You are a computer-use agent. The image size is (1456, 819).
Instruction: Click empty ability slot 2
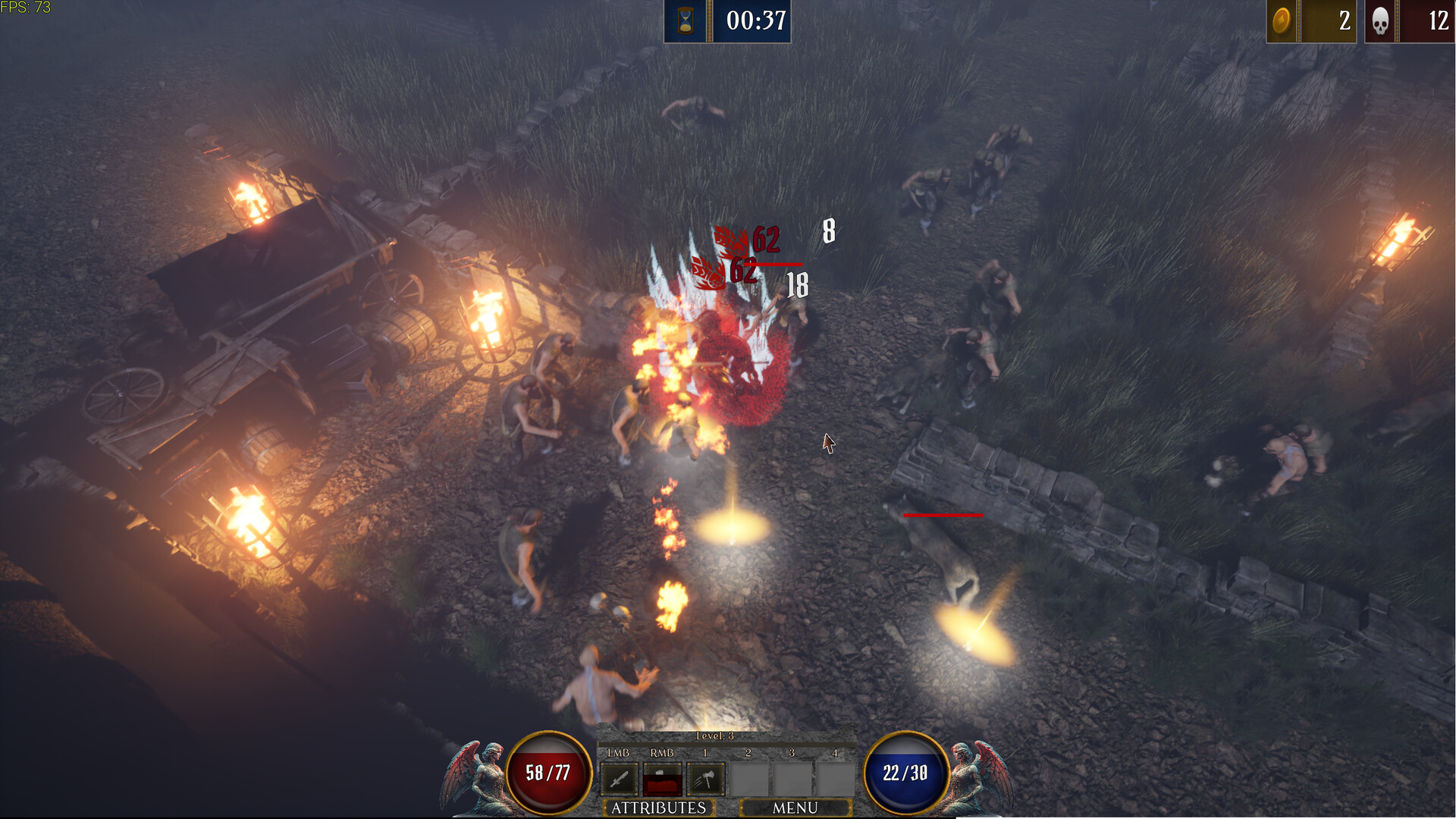(749, 777)
